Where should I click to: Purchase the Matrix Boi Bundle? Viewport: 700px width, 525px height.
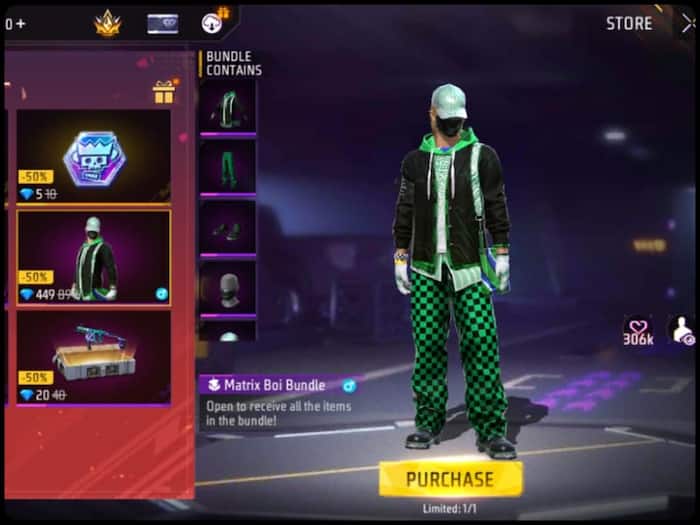450,479
